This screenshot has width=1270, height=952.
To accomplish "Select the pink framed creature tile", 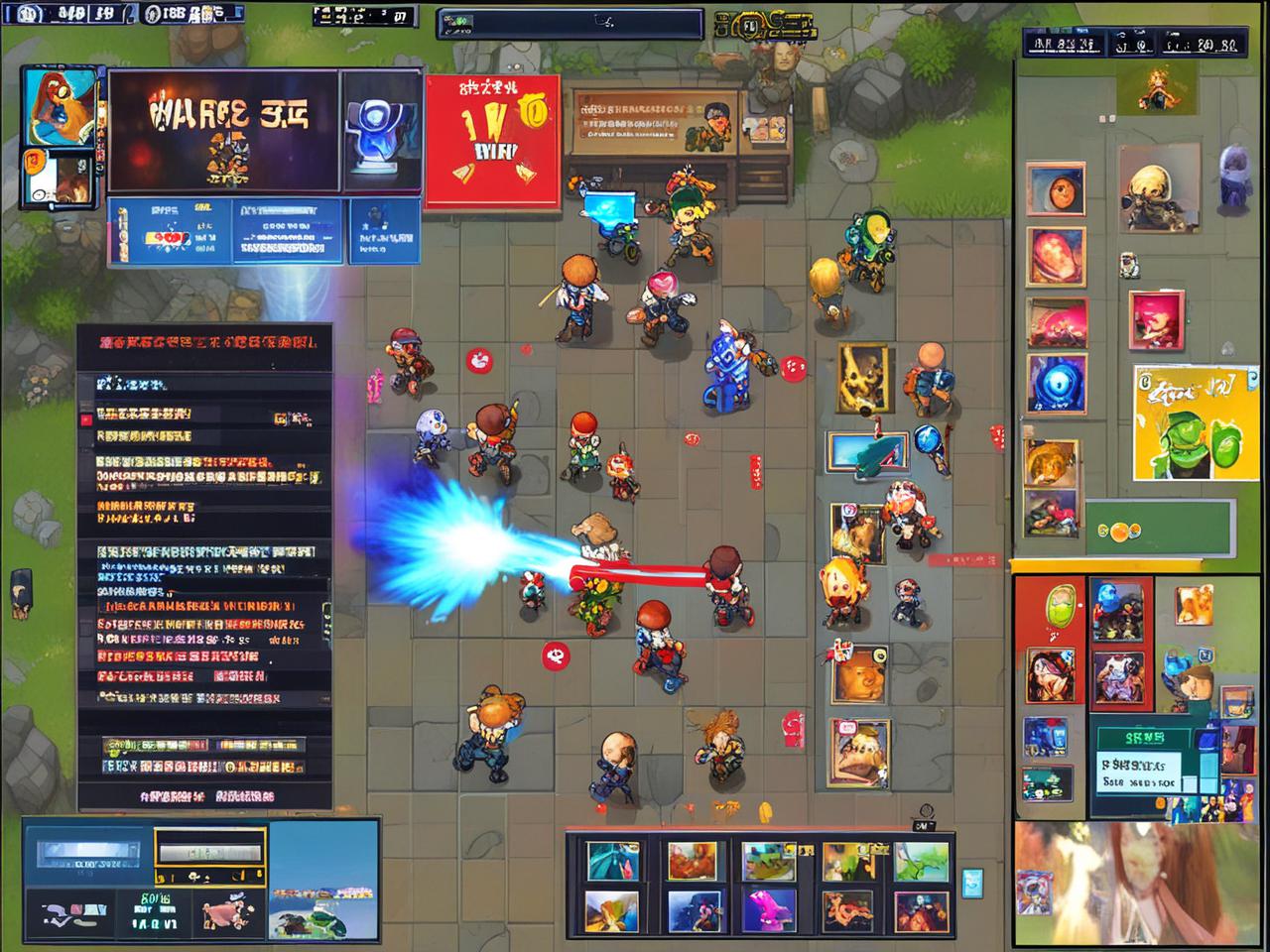I will [x=1156, y=318].
